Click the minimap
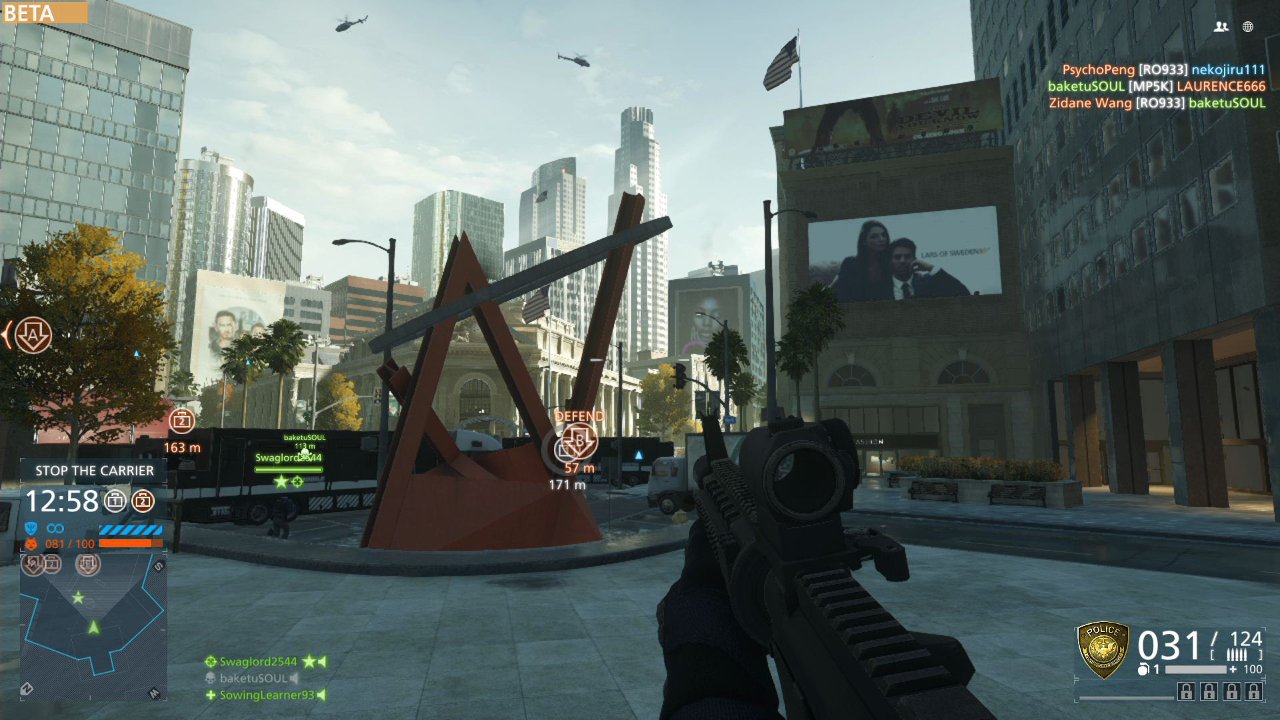The width and height of the screenshot is (1280, 720). point(93,625)
